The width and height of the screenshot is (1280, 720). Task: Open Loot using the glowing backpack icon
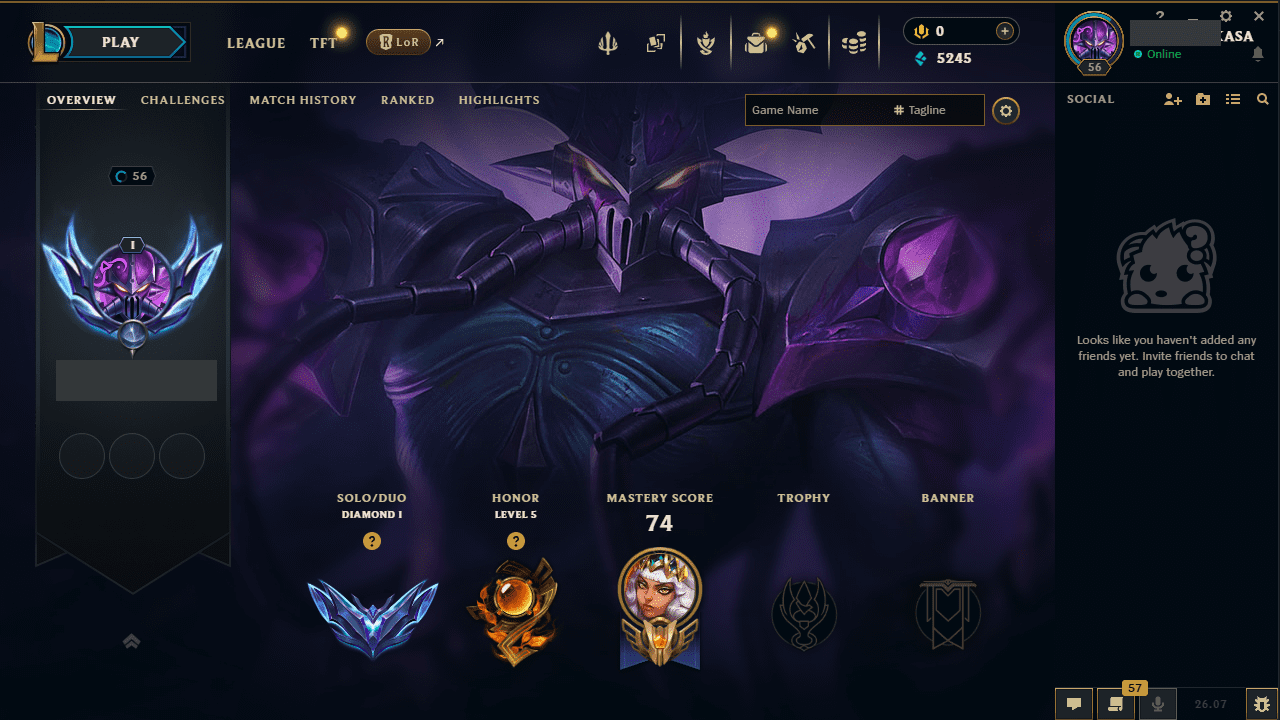[757, 42]
